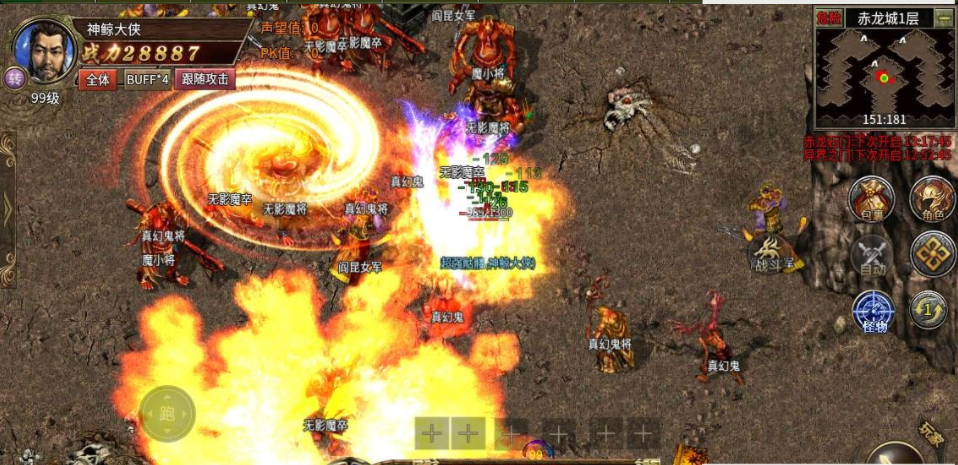Activate the 跑 run joystick button
Screen dimensions: 958x465
click(x=167, y=413)
